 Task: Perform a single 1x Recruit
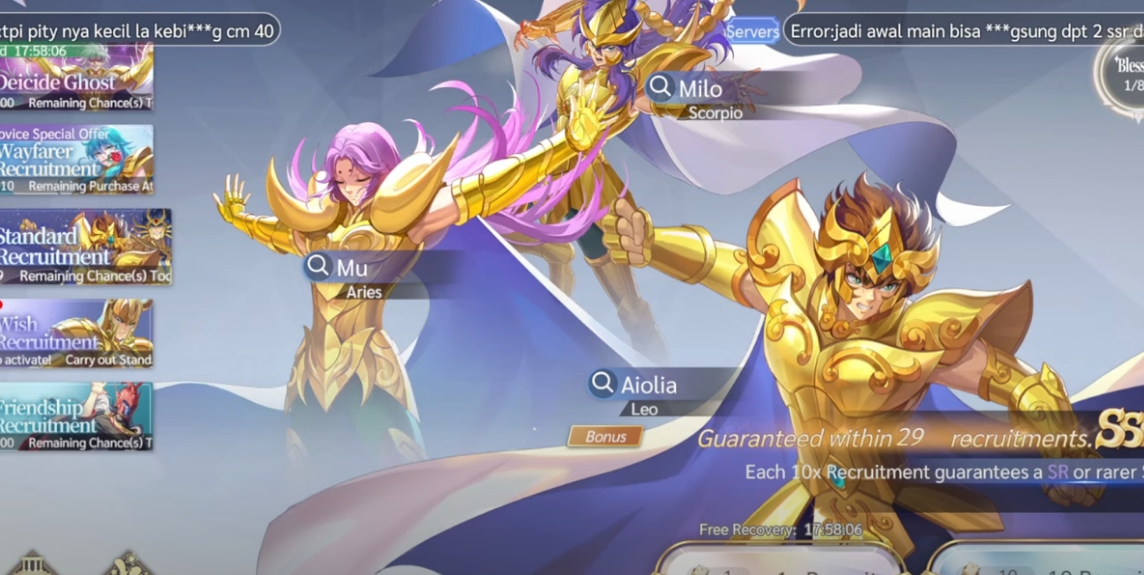point(780,562)
